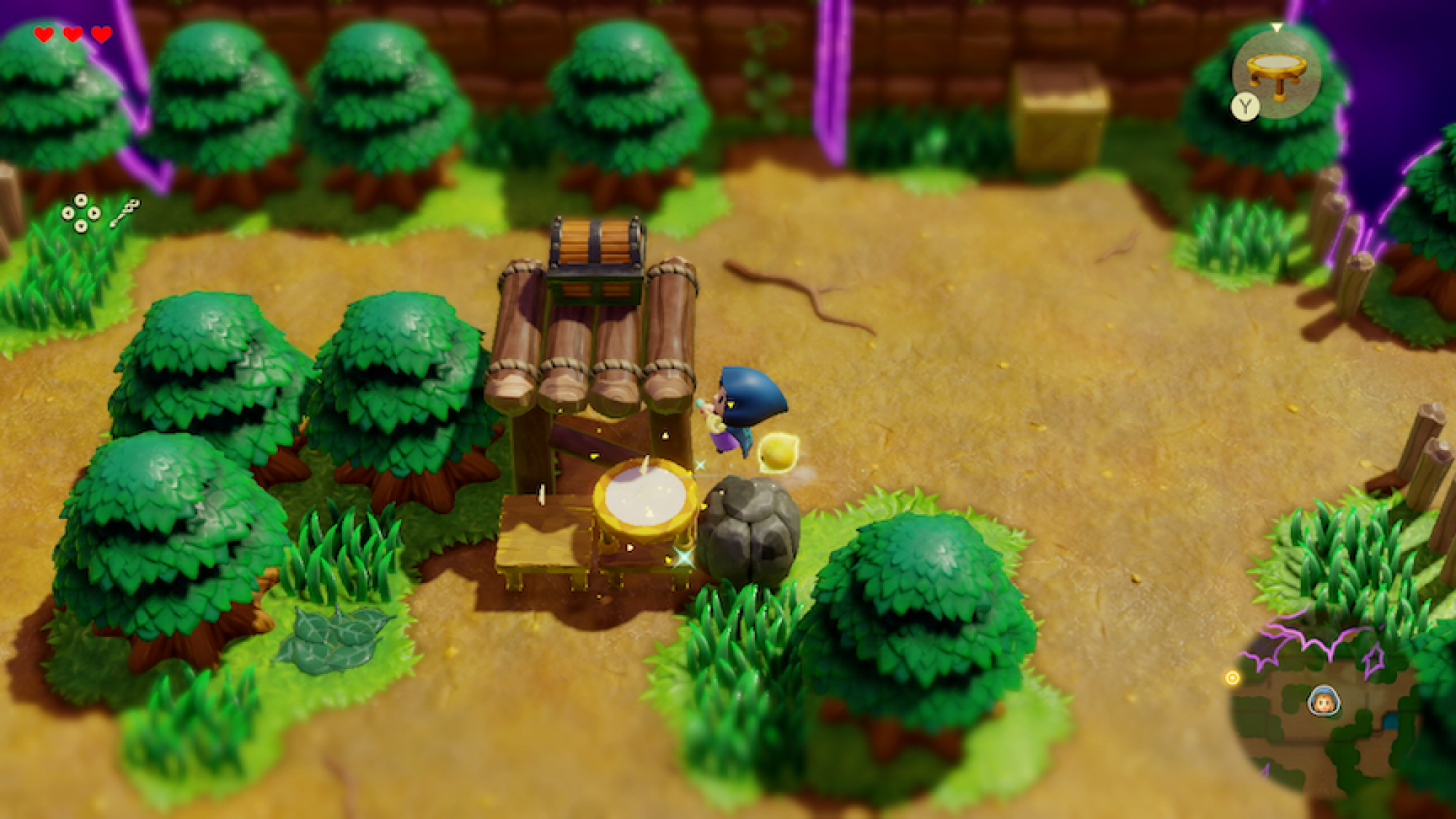The image size is (1456, 819).
Task: Click the blue water spot on the minimap
Action: coord(1390,721)
